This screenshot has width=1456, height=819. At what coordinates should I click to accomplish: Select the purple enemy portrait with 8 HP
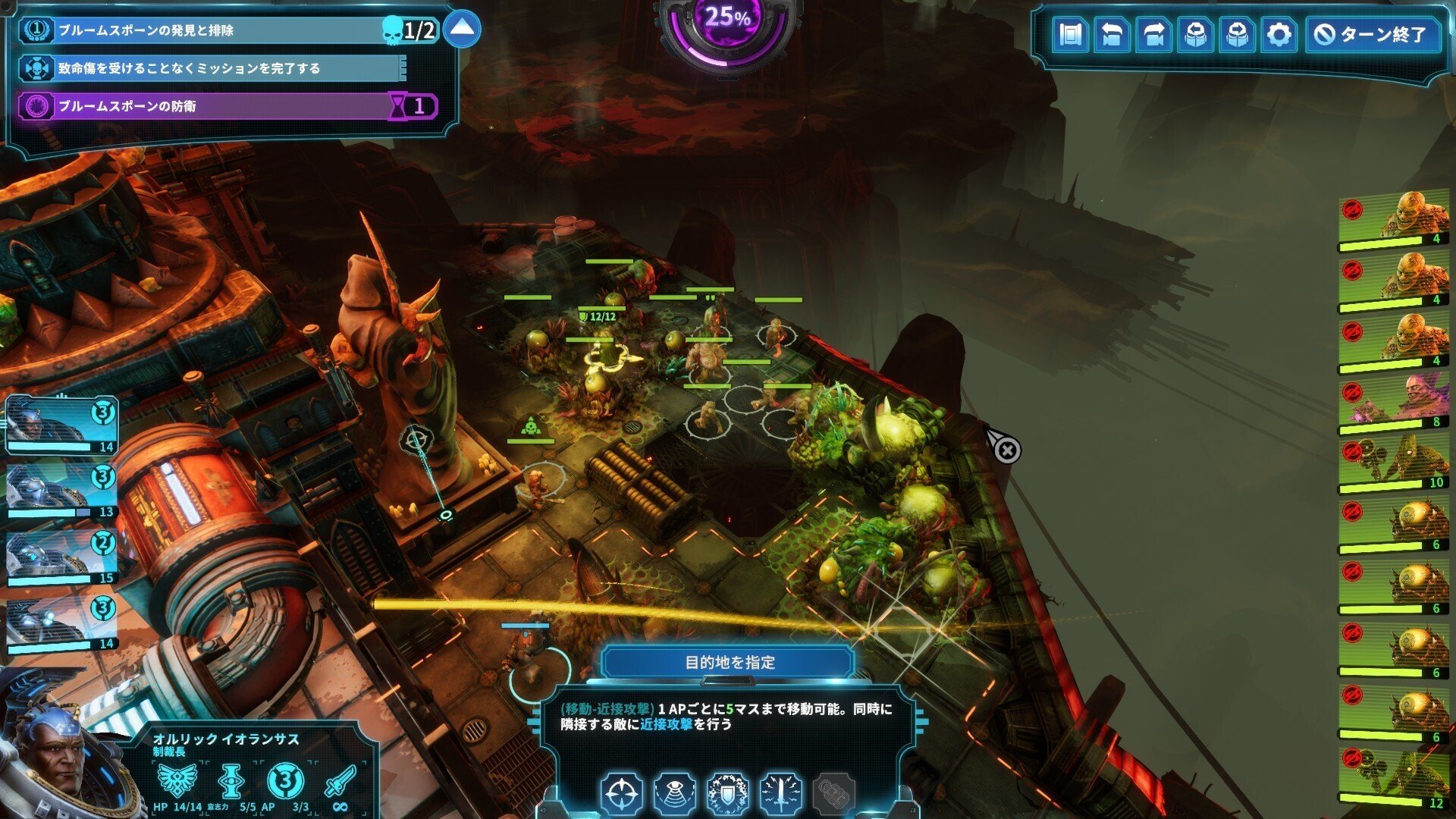1394,402
